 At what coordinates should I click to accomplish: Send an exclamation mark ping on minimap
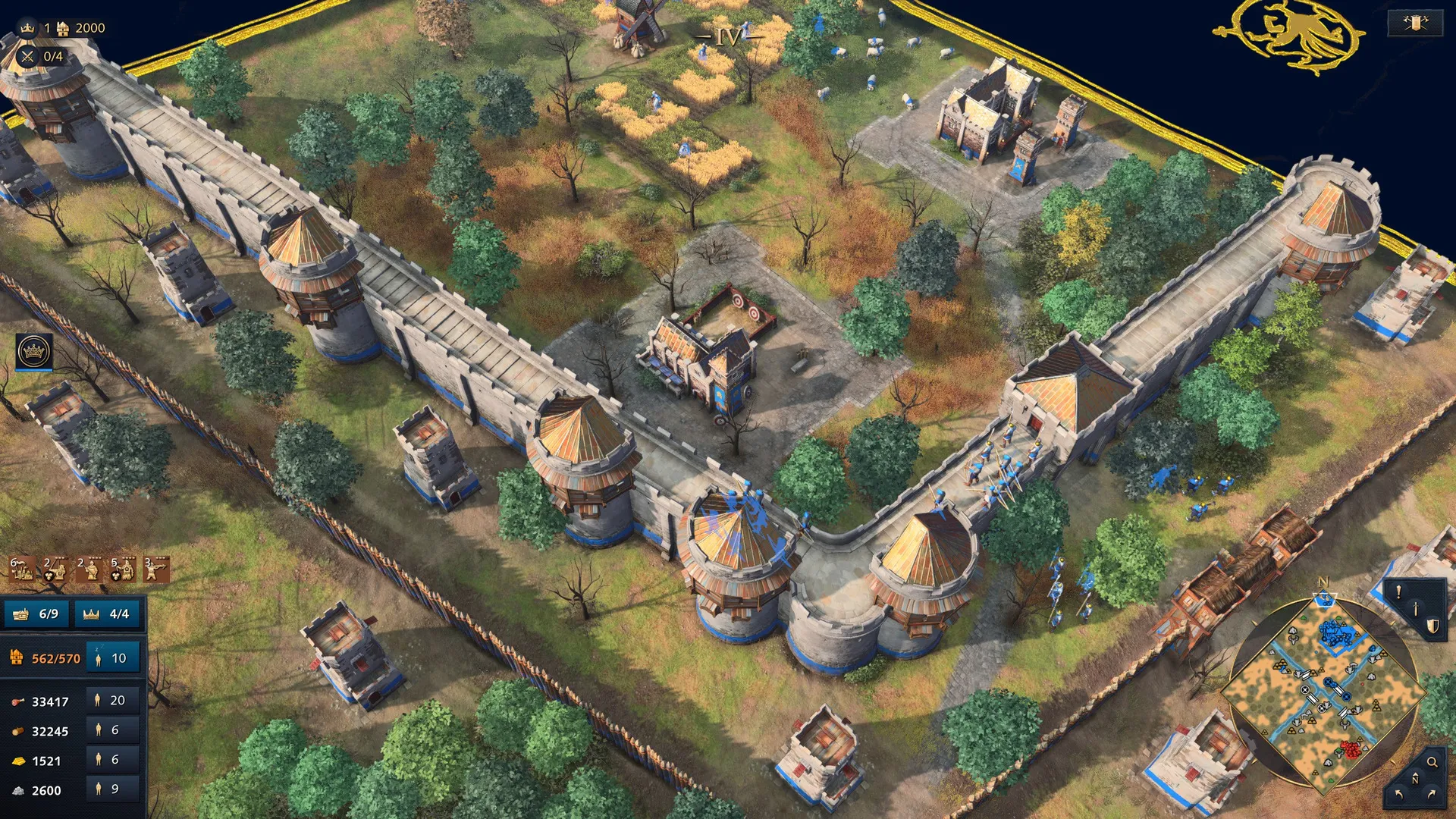coord(1398,592)
